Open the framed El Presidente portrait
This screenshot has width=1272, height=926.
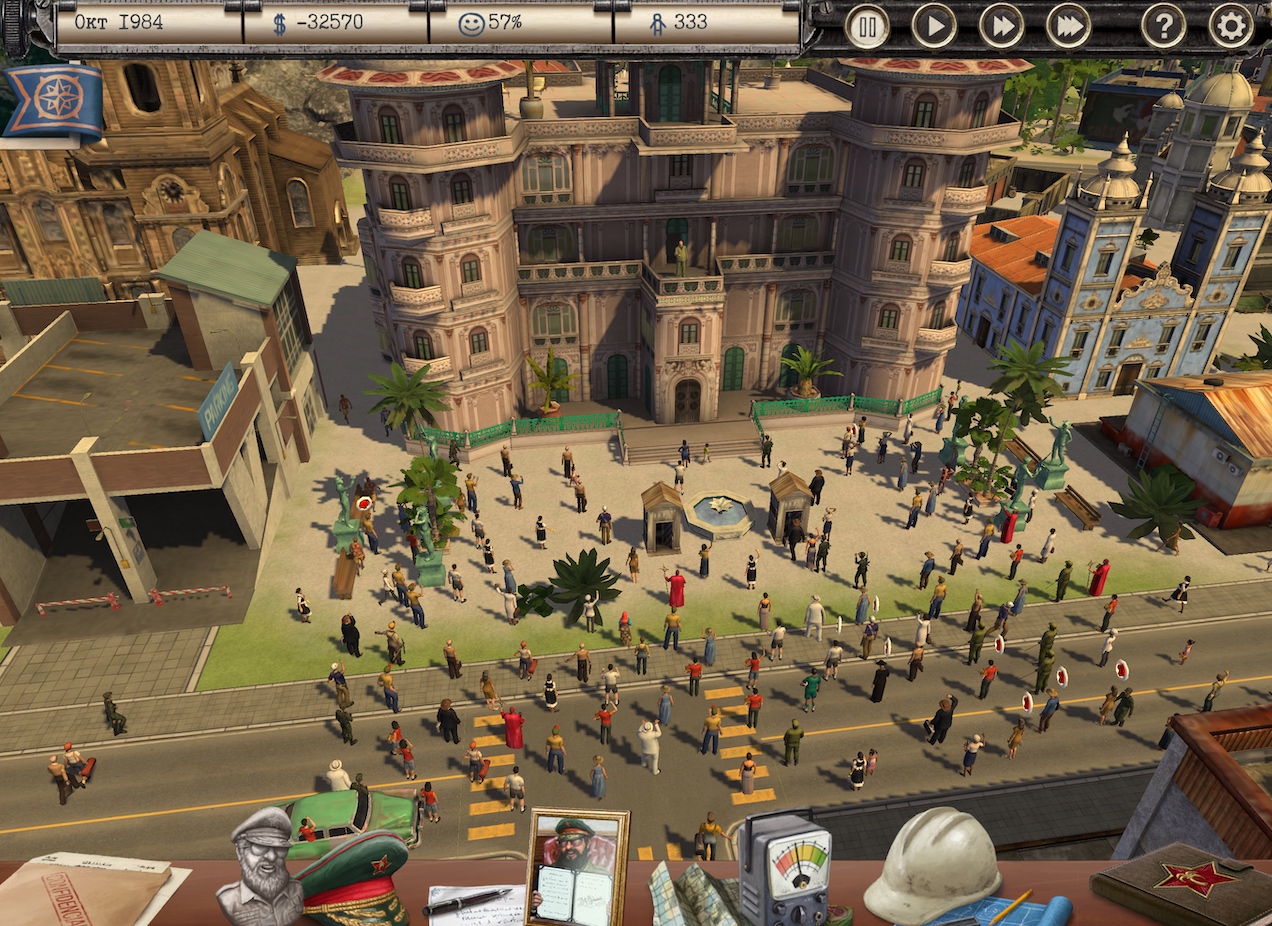(x=577, y=866)
